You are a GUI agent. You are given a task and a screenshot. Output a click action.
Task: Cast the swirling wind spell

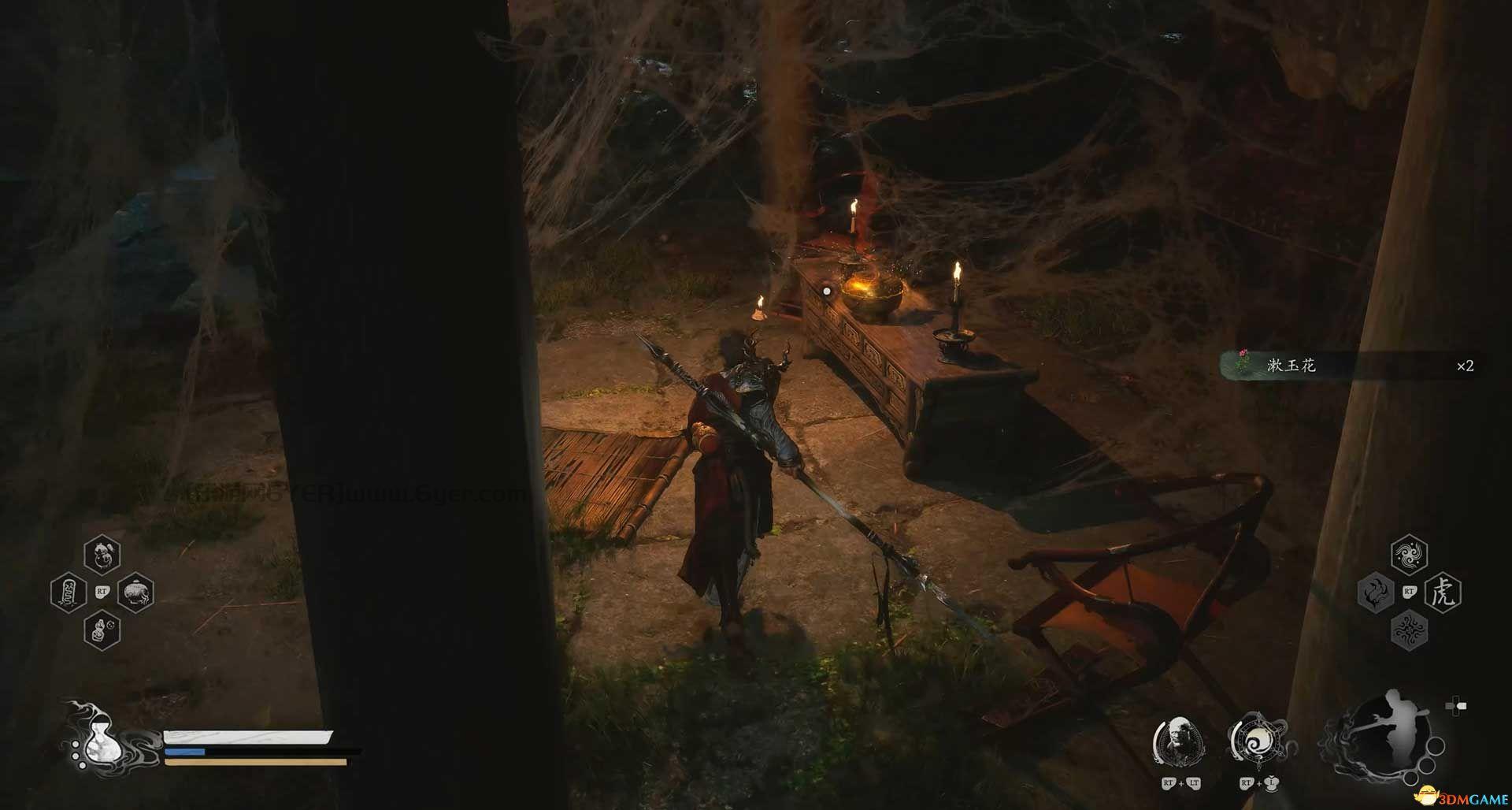coord(1409,555)
